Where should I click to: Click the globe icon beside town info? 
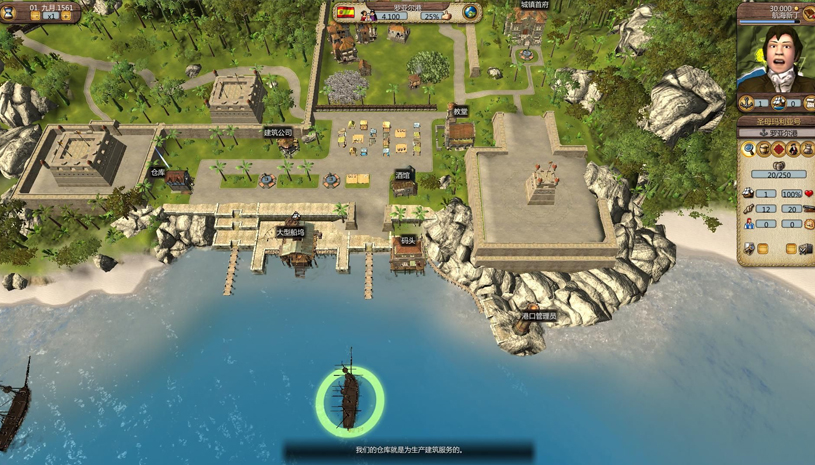469,13
